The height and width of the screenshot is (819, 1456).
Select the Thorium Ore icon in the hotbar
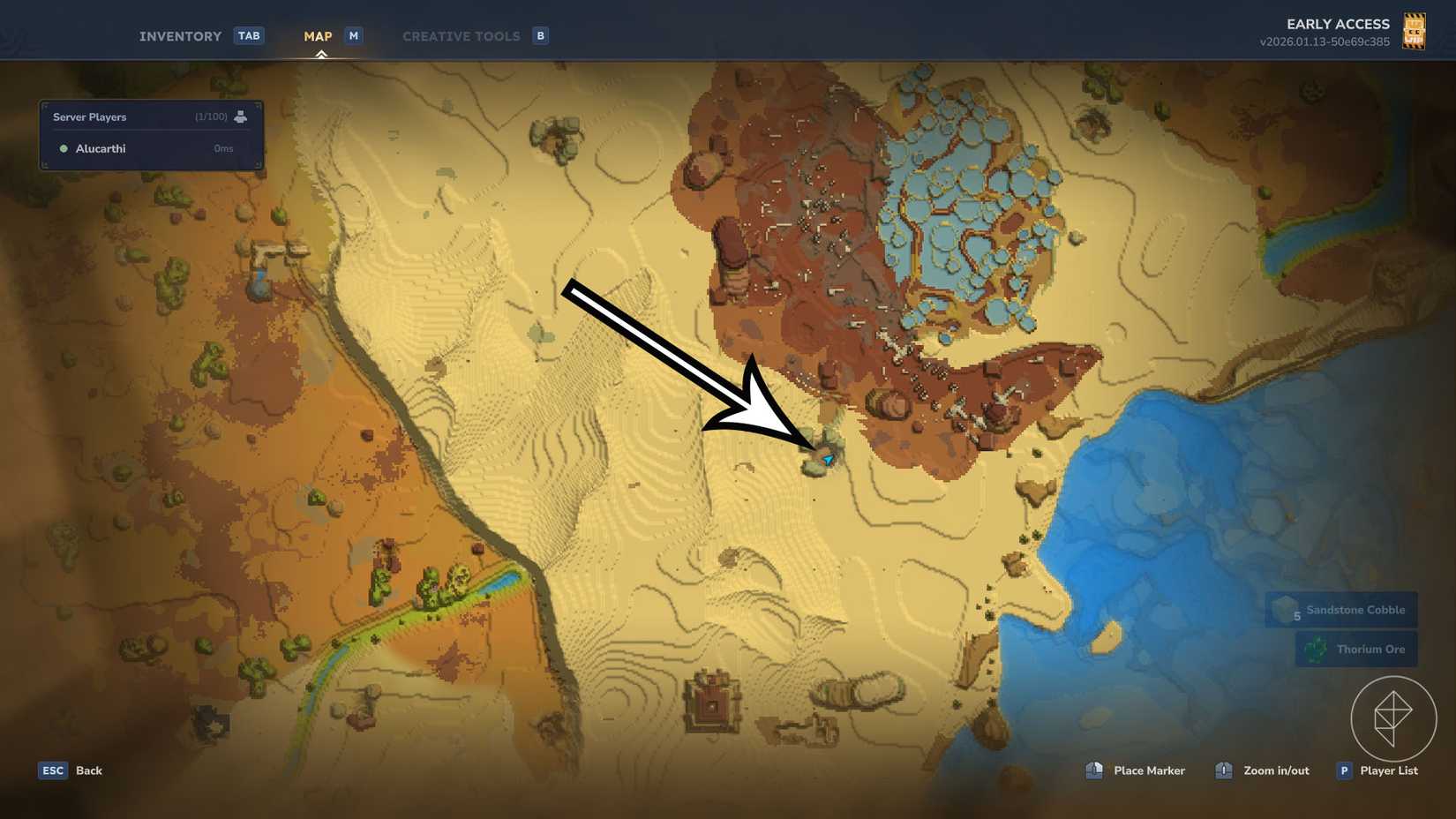coord(1314,649)
